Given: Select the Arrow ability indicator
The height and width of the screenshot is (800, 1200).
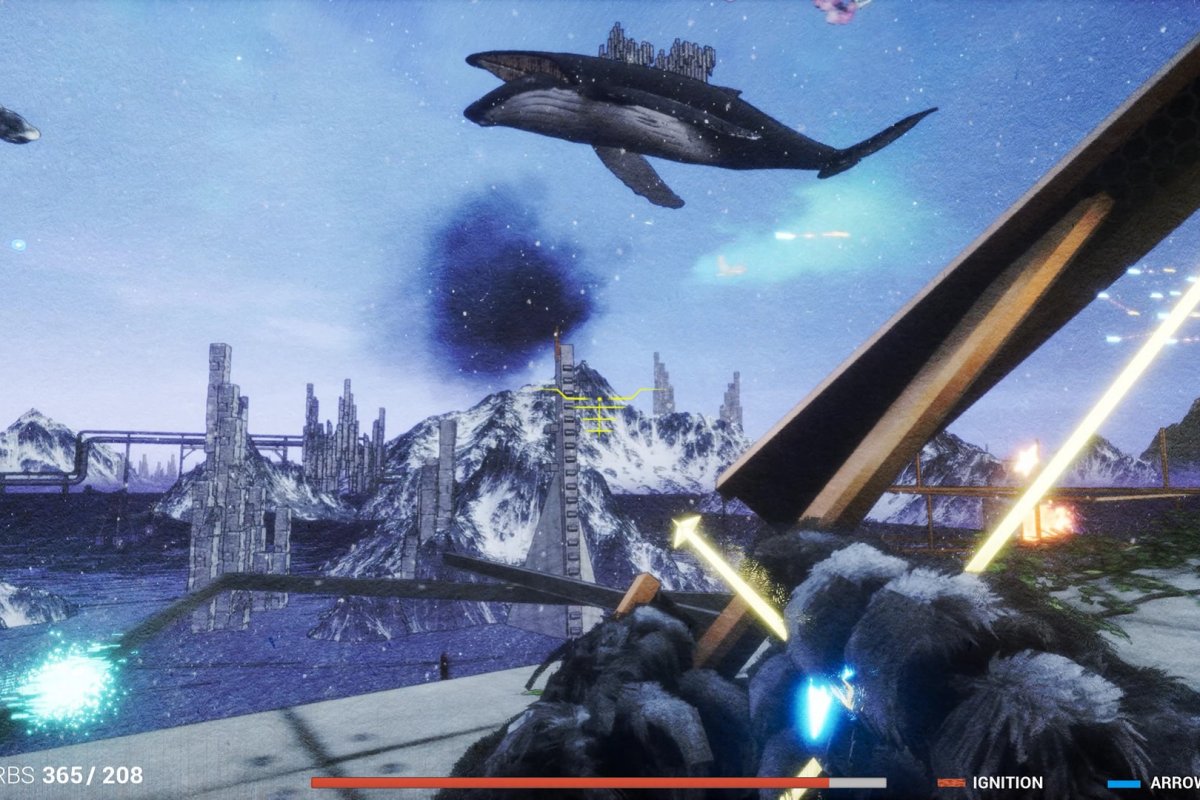Looking at the screenshot, I should pyautogui.click(x=1154, y=783).
